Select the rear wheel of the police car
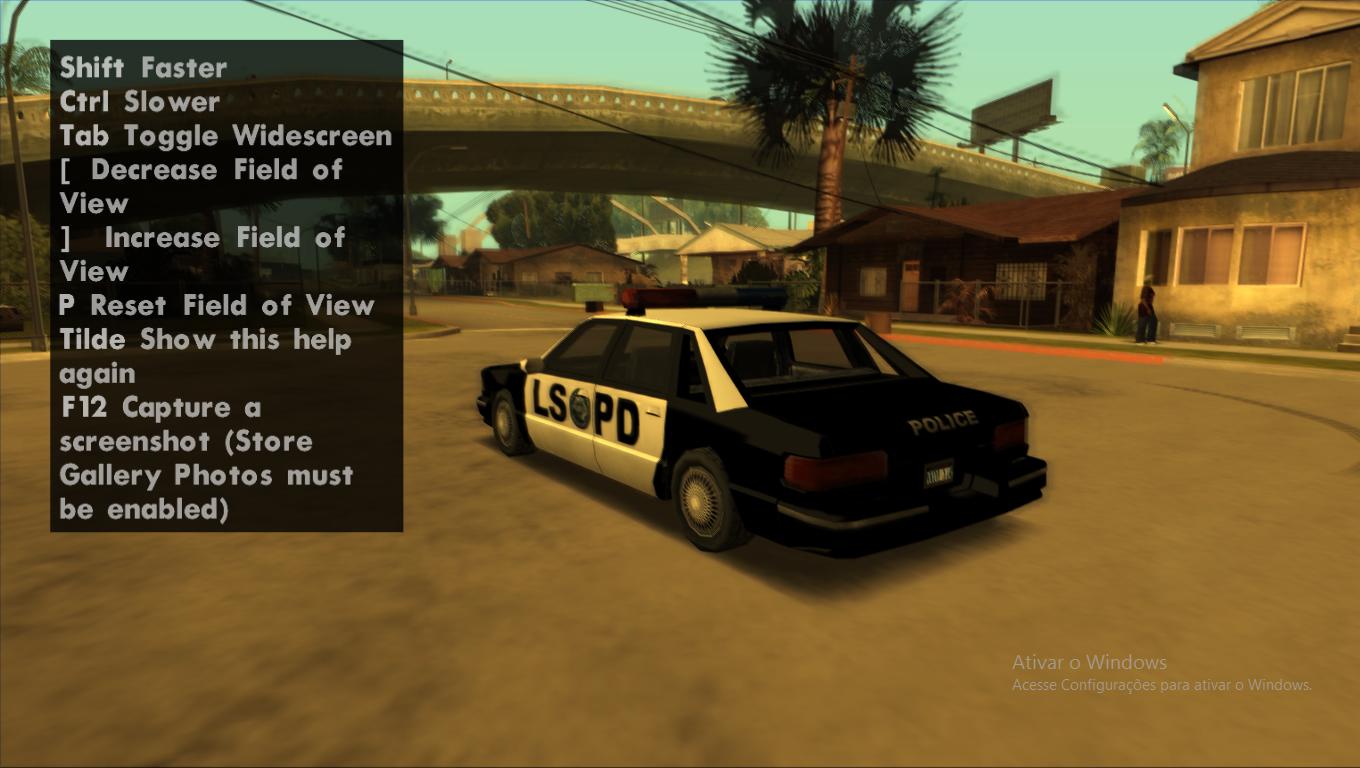 coord(698,498)
